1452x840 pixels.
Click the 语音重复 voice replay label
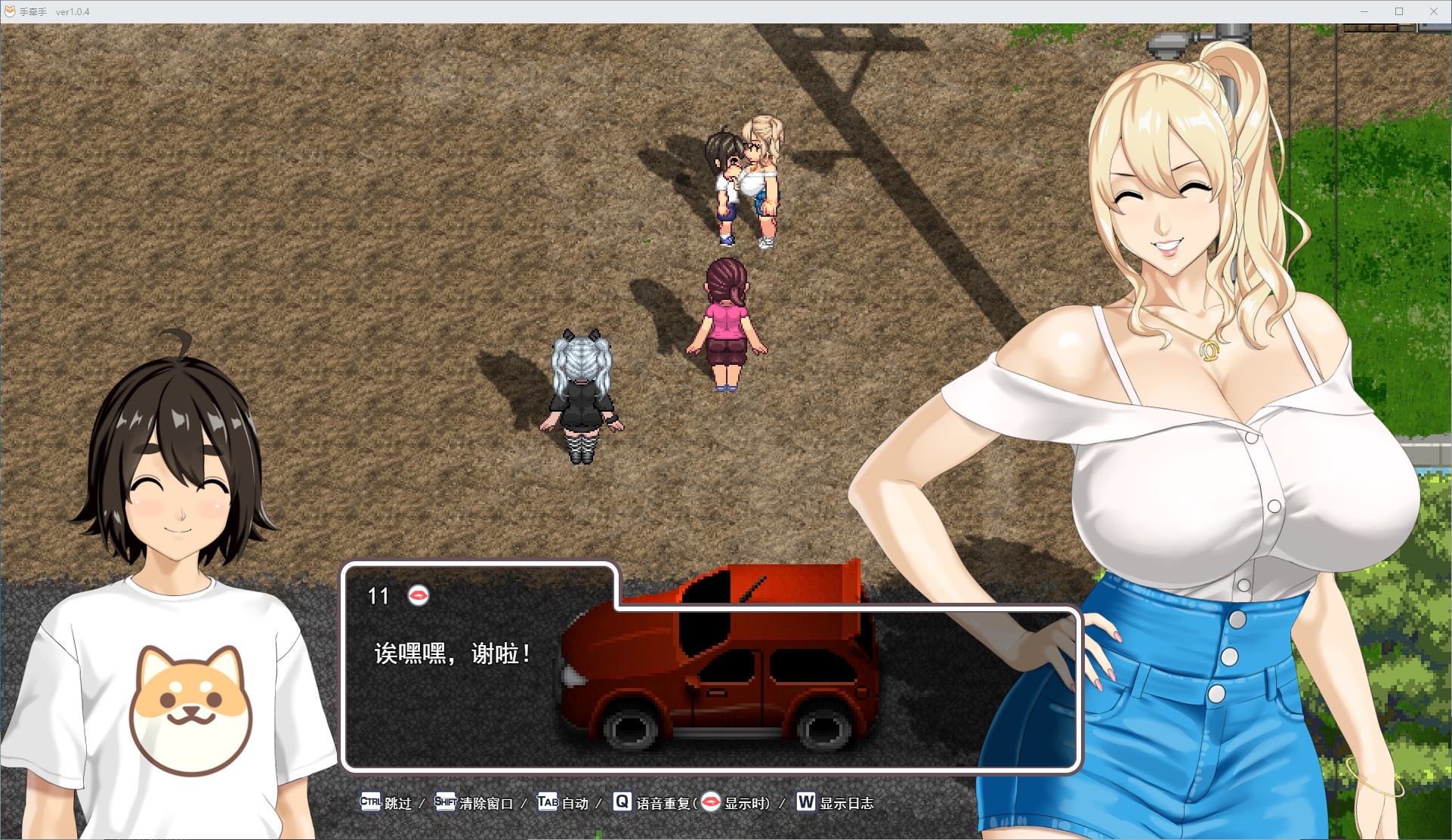click(665, 803)
